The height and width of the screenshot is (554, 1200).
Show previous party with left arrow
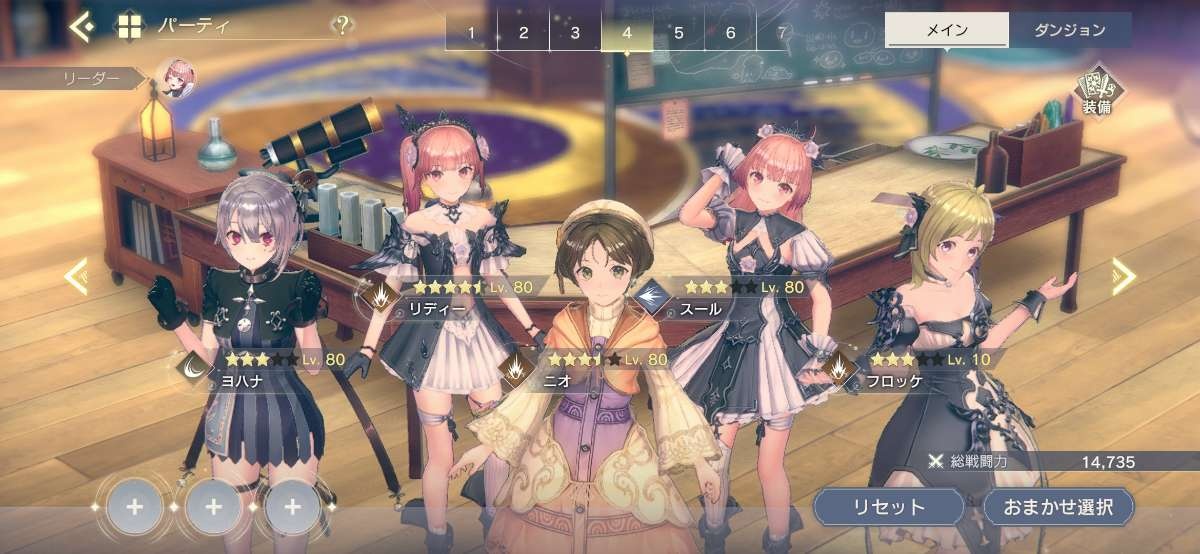76,276
